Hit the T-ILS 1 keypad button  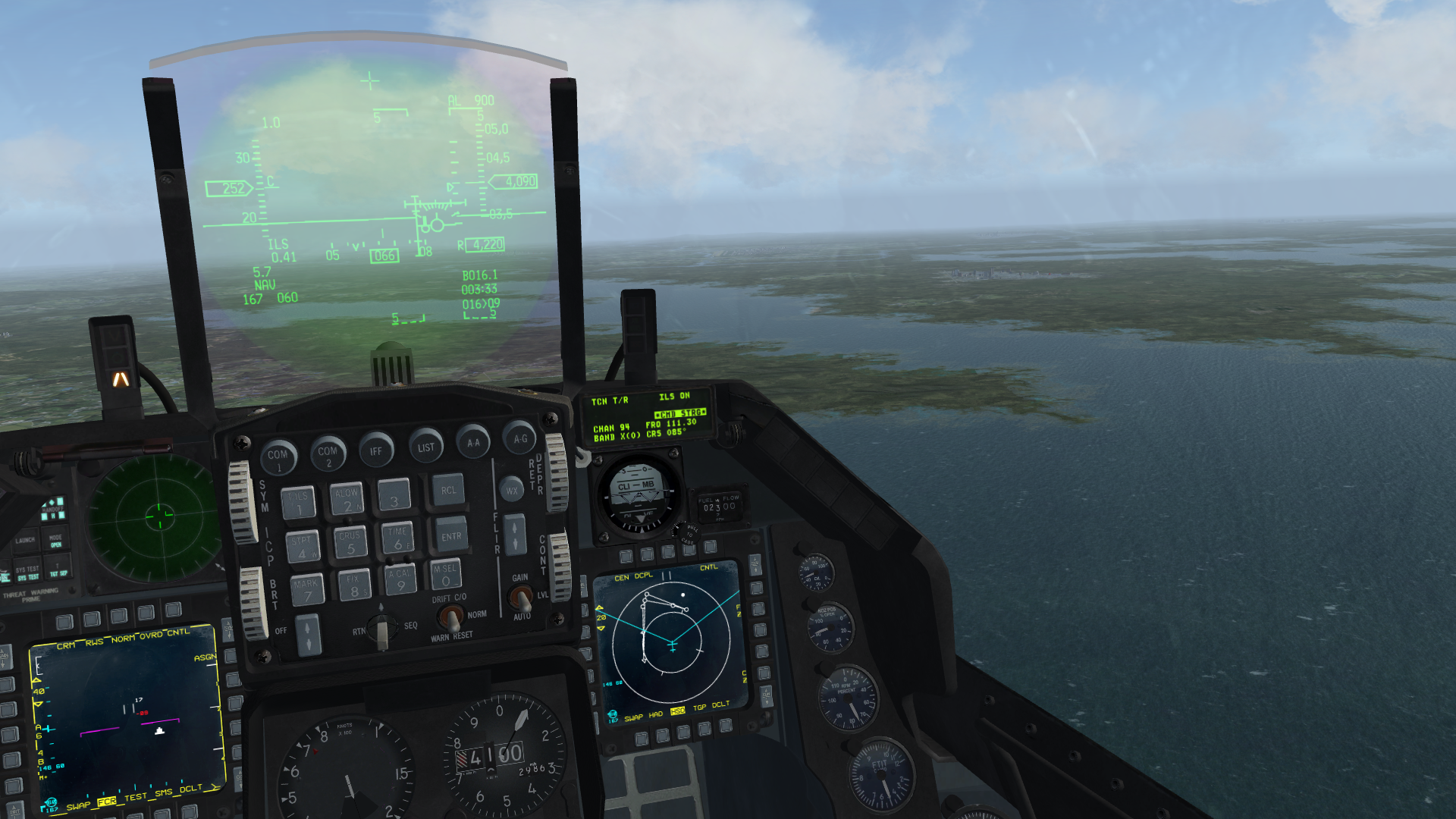(x=298, y=502)
